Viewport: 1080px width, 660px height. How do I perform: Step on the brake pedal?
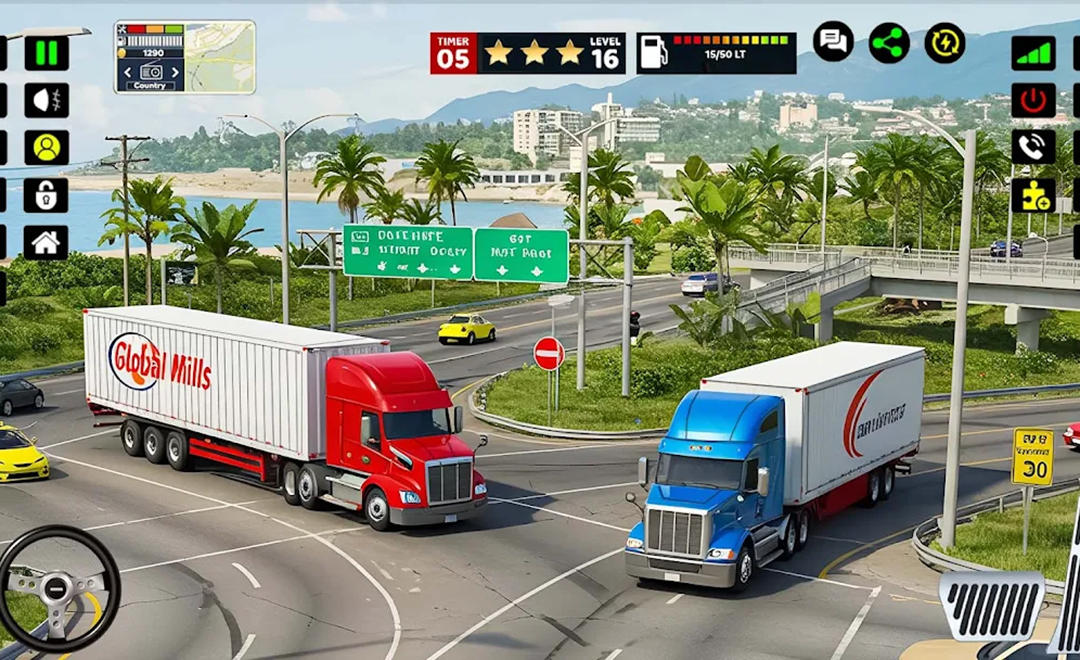(x=991, y=606)
